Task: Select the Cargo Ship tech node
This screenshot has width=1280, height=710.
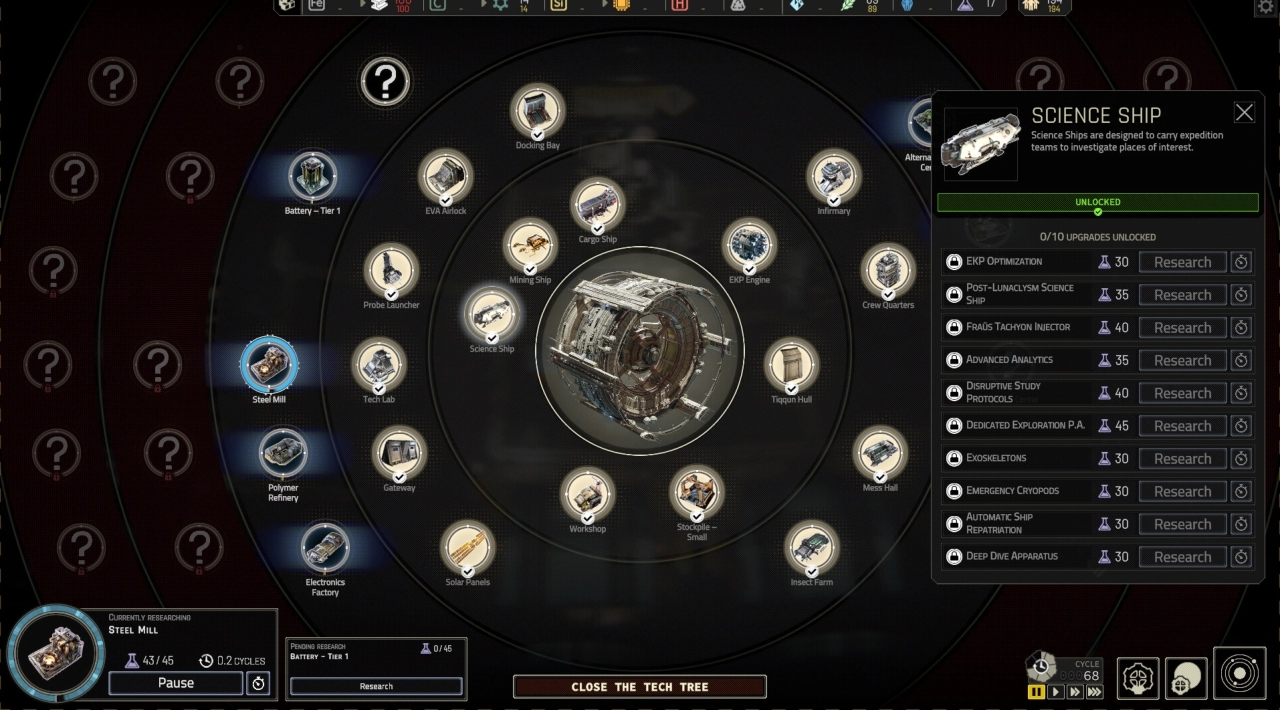Action: click(597, 205)
